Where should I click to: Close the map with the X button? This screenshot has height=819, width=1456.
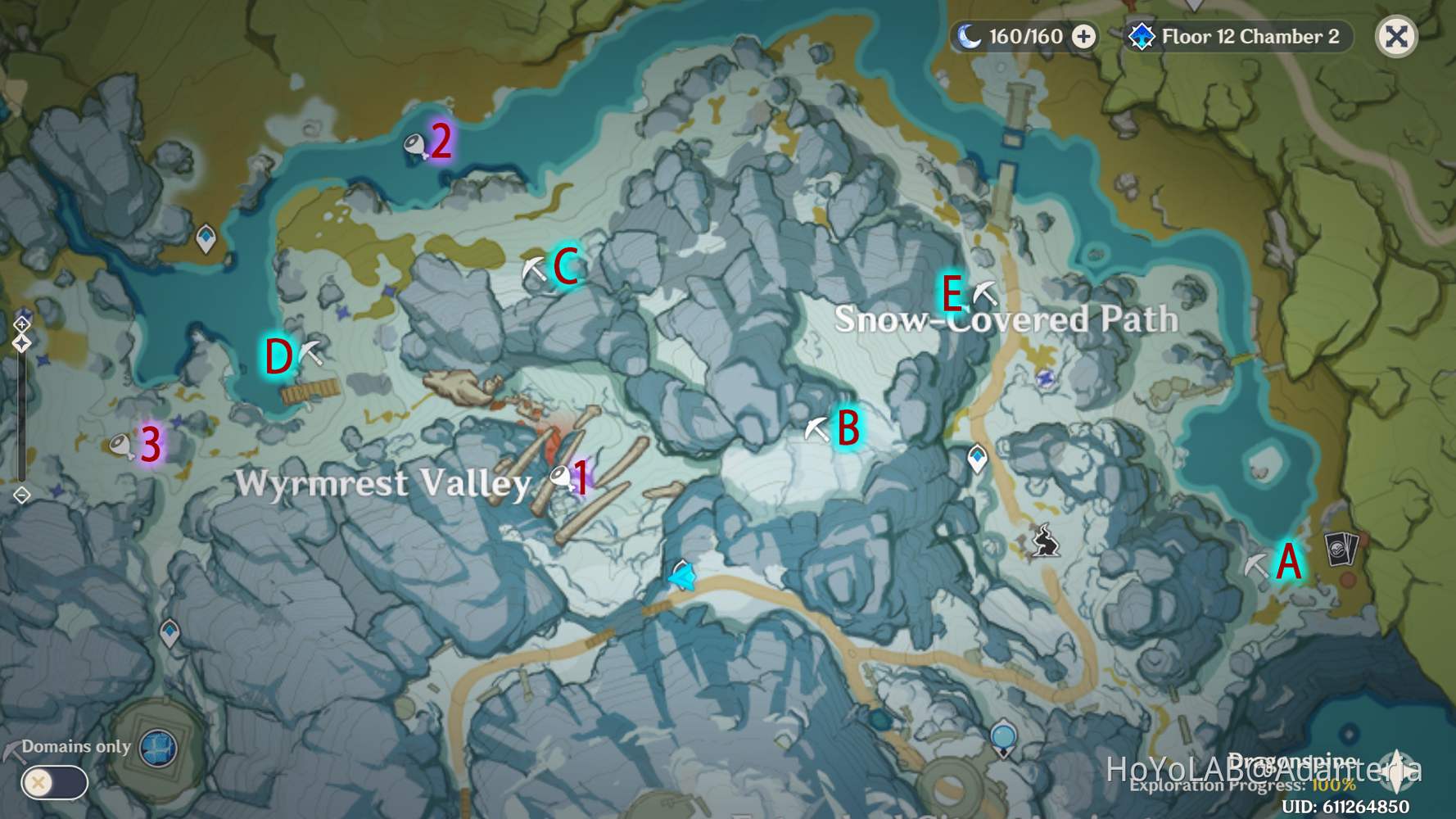coord(1398,34)
